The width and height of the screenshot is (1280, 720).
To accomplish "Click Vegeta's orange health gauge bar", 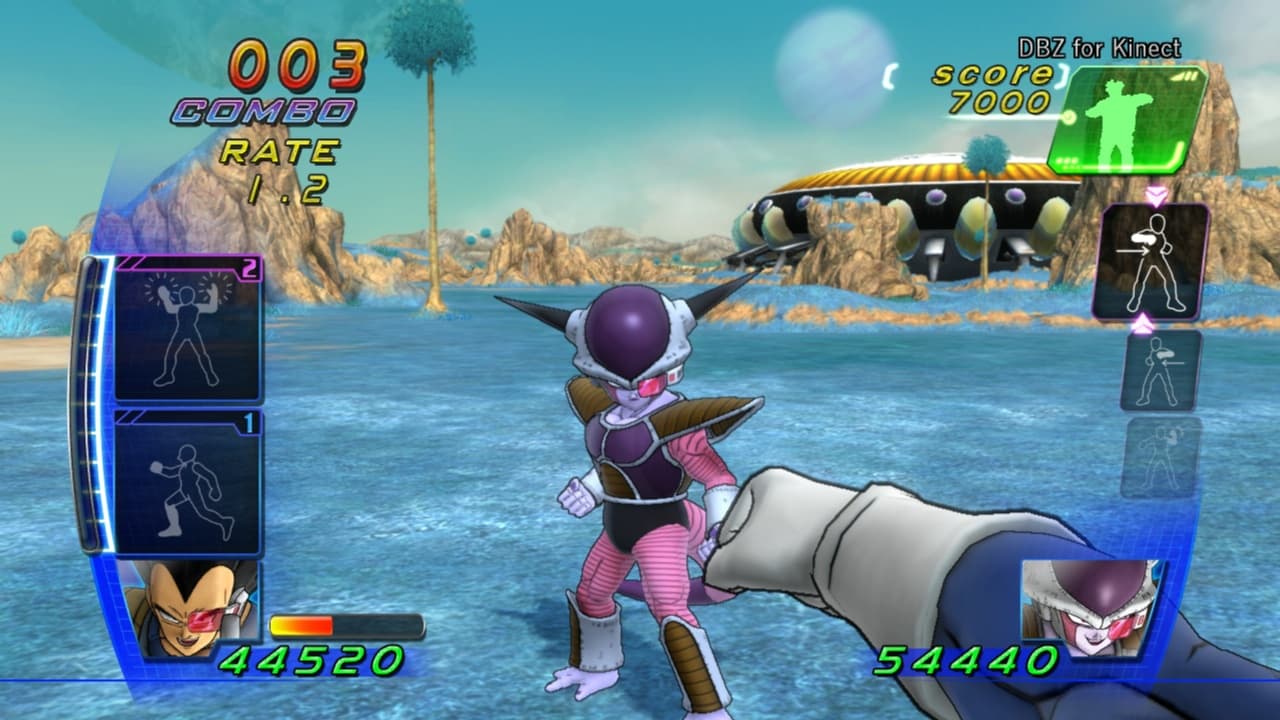I will pyautogui.click(x=300, y=625).
